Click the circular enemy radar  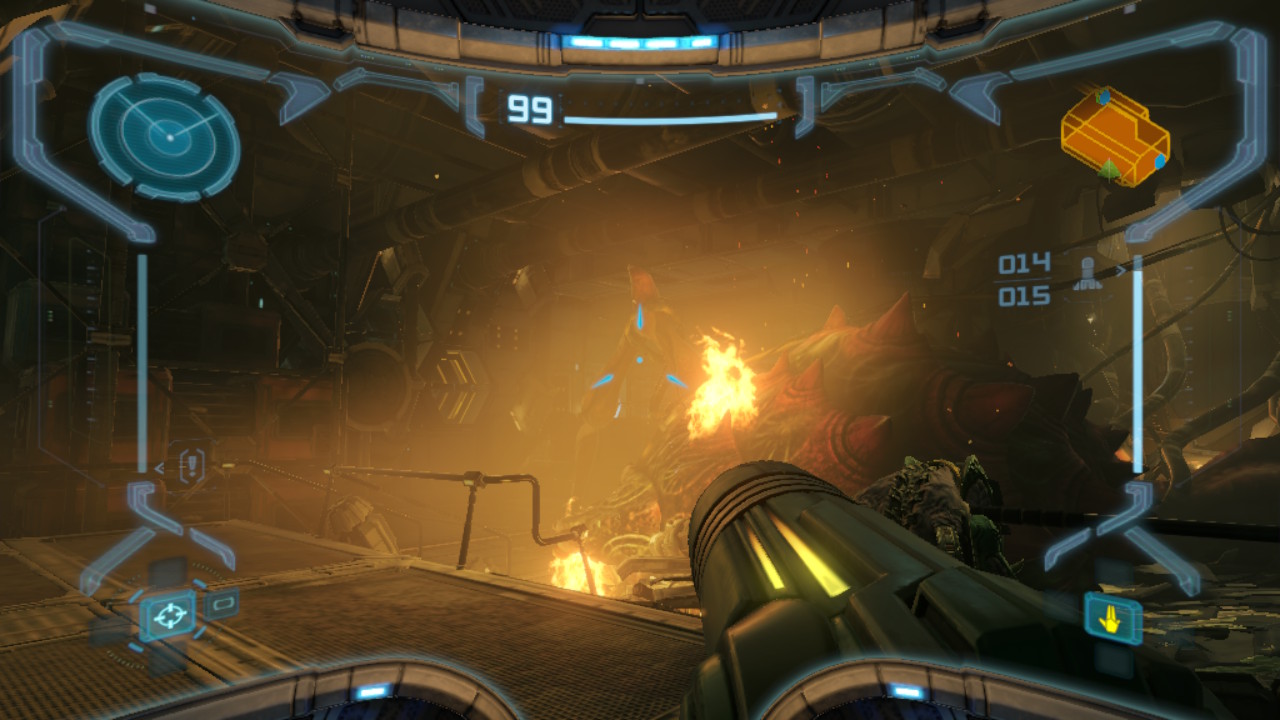click(x=165, y=136)
